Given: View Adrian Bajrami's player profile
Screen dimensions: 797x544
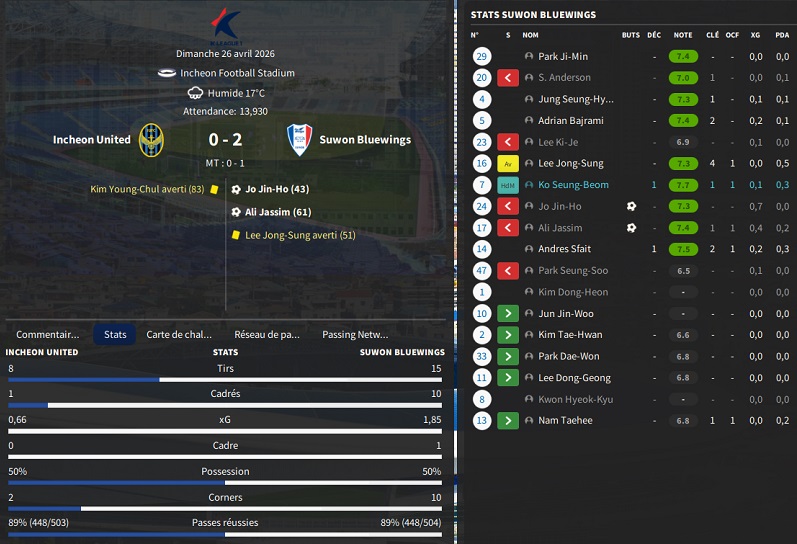Looking at the screenshot, I should click(x=571, y=121).
